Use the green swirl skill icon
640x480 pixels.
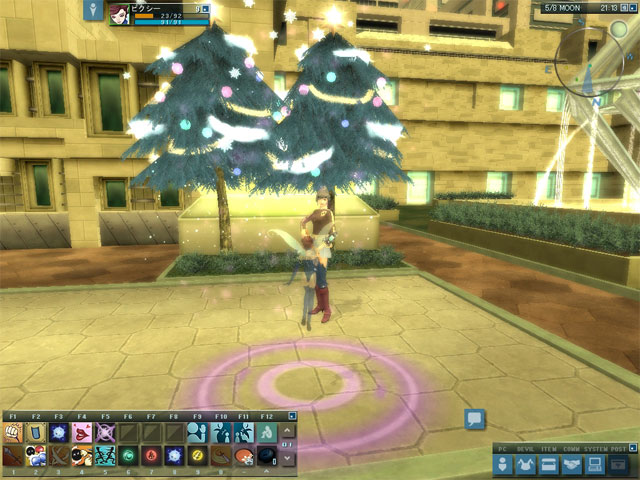128,456
